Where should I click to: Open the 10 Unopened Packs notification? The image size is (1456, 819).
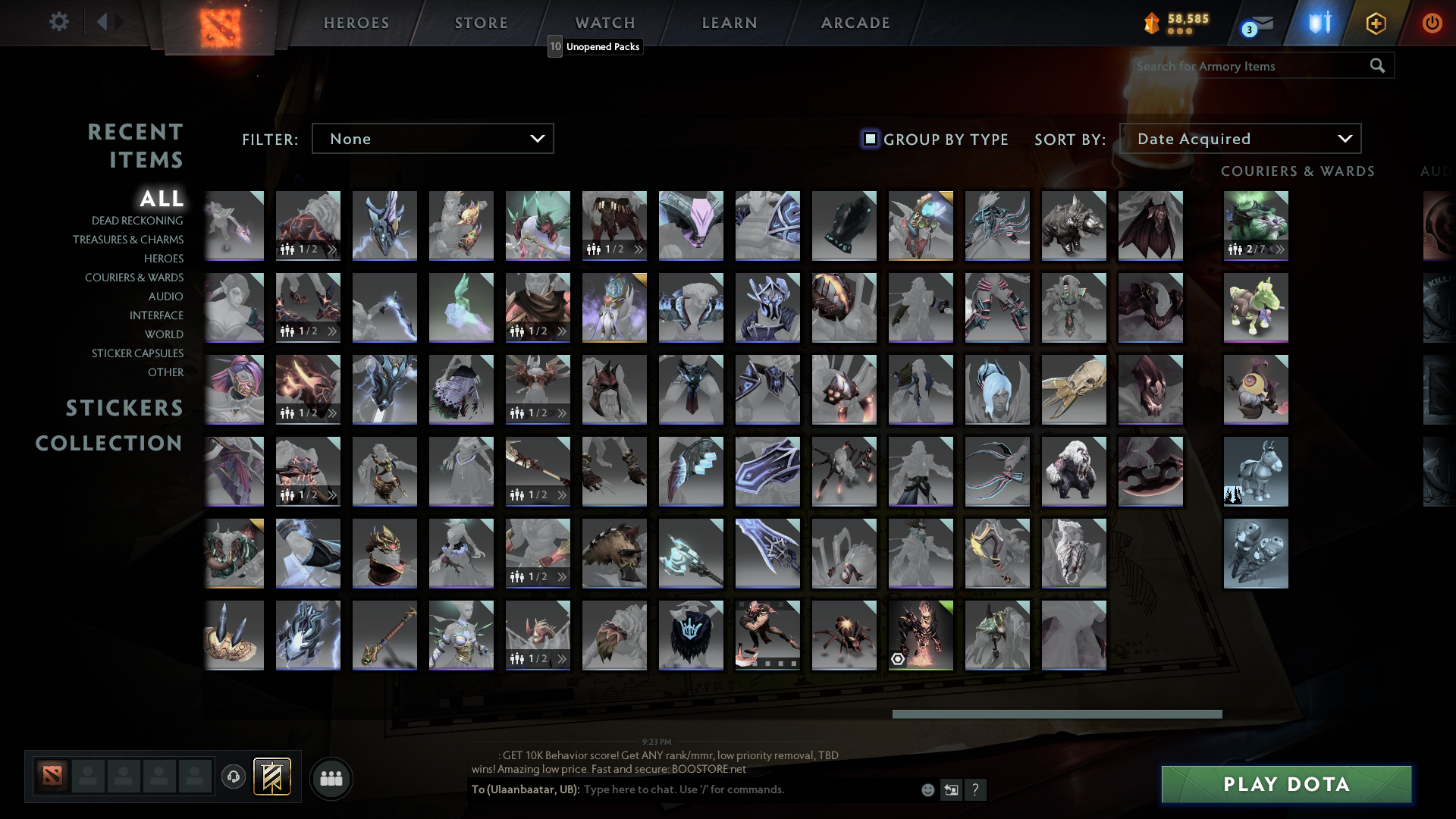595,47
